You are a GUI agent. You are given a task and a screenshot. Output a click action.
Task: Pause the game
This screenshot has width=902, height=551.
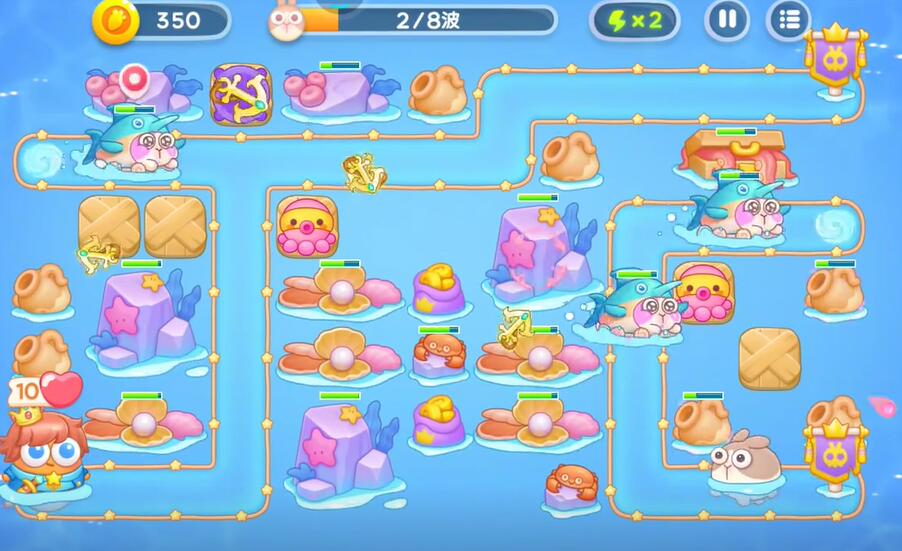click(x=727, y=20)
